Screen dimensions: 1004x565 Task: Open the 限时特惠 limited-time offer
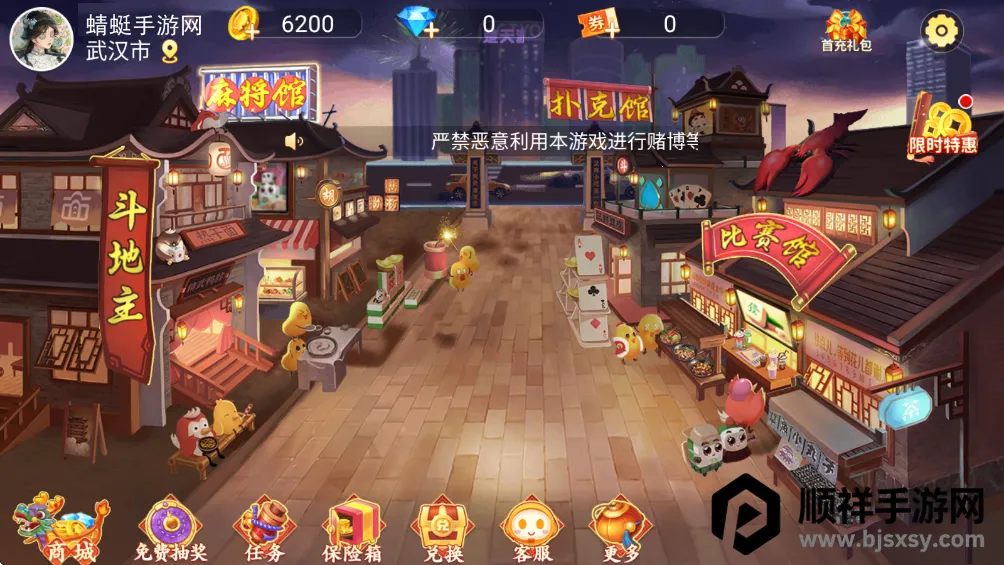tap(942, 125)
